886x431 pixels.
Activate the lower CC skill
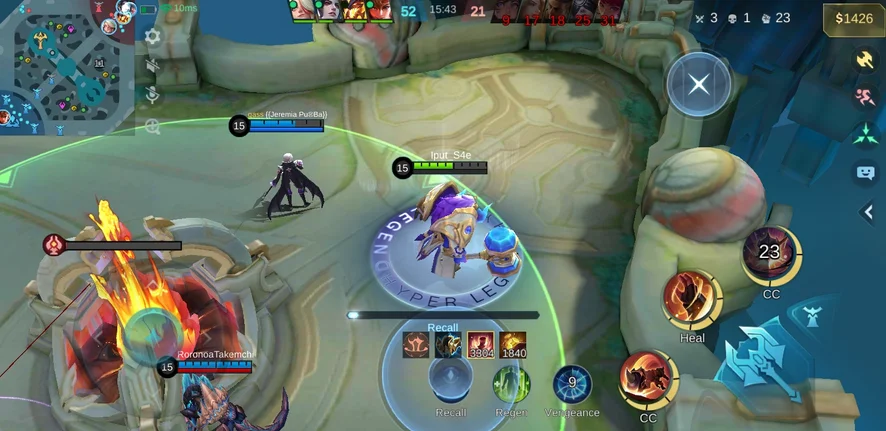pyautogui.click(x=648, y=378)
